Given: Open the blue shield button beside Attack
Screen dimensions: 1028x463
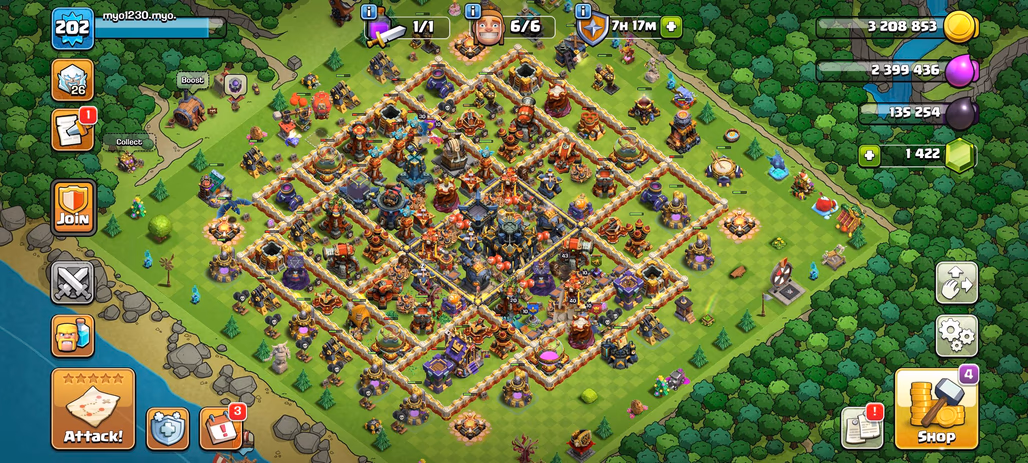Looking at the screenshot, I should [167, 427].
